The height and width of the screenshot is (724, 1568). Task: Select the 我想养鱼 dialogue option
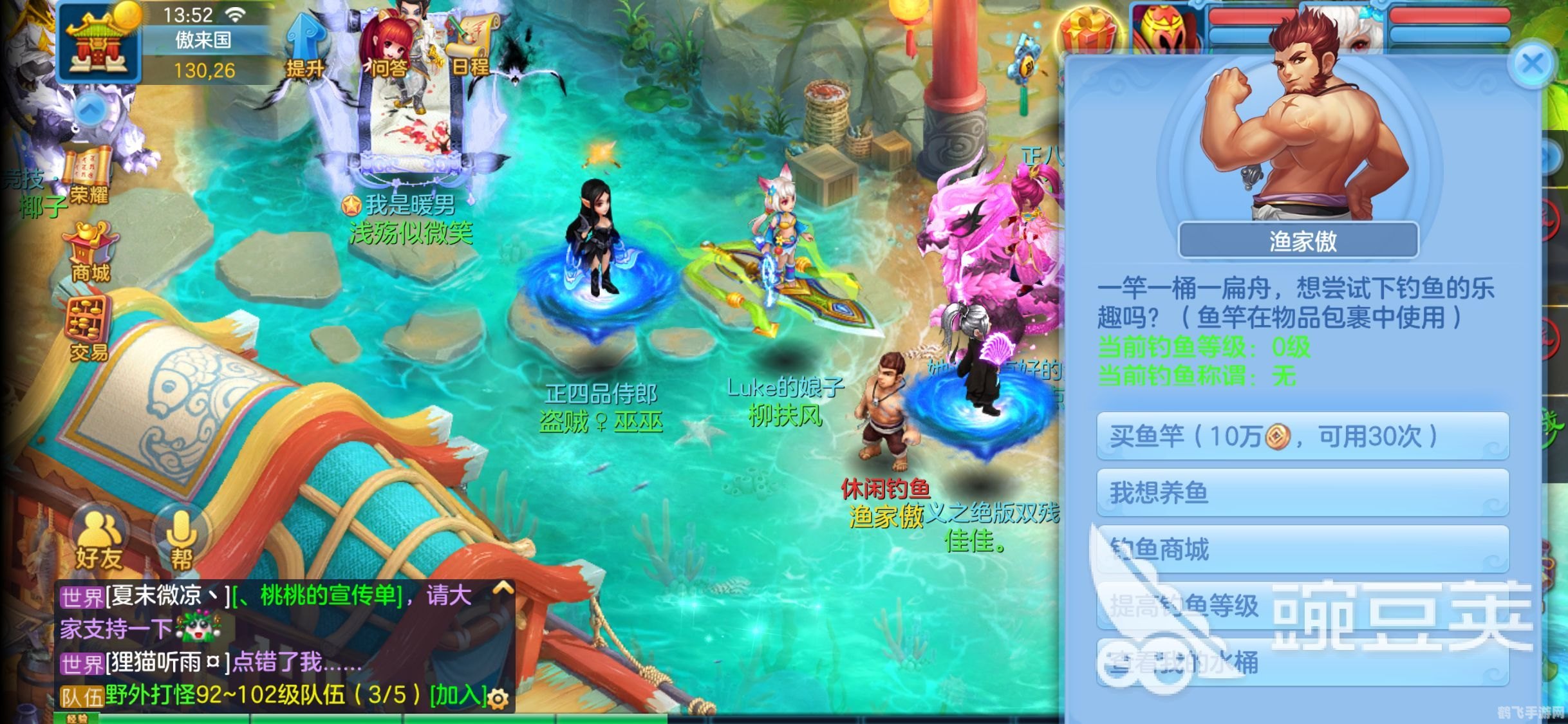[x=1302, y=492]
